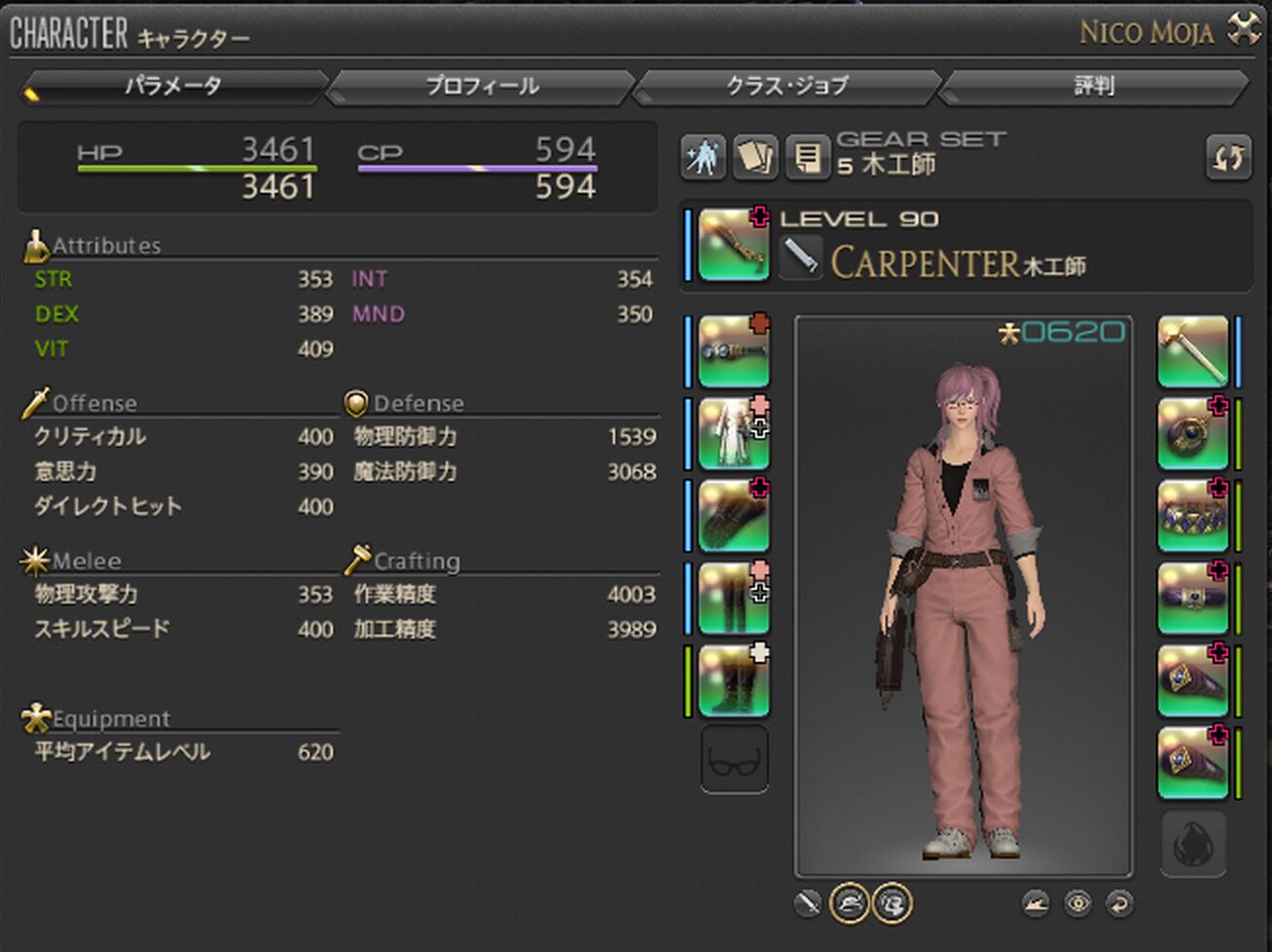Click the eye icon under the preview
The width and height of the screenshot is (1272, 952).
coord(1078,904)
